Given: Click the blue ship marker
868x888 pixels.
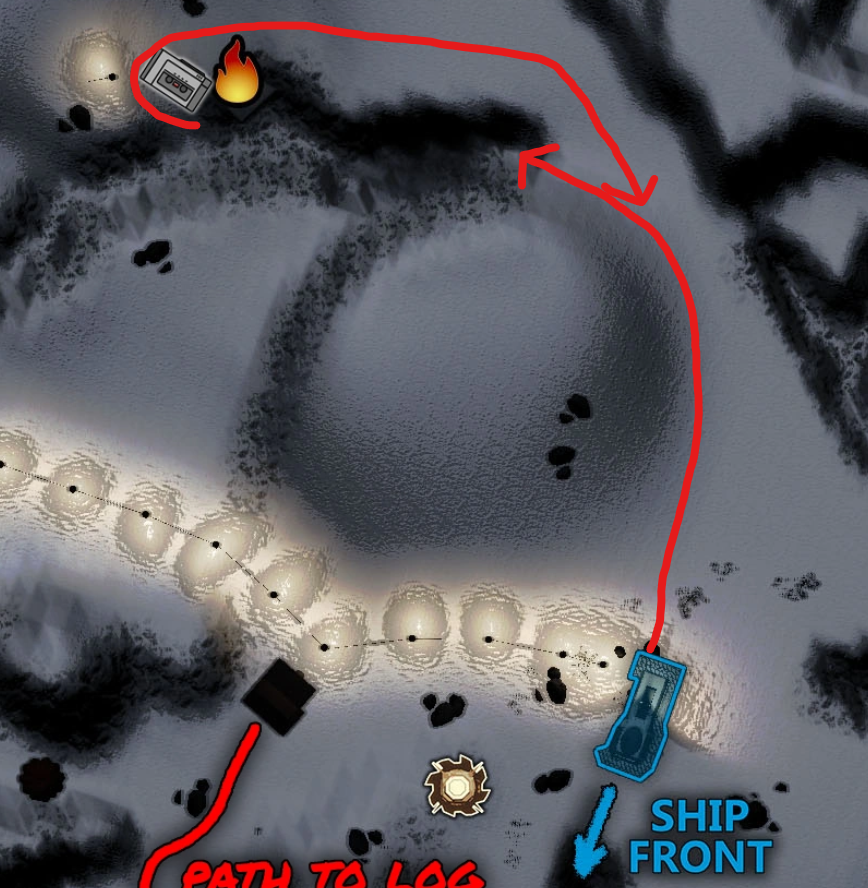Looking at the screenshot, I should [x=641, y=711].
